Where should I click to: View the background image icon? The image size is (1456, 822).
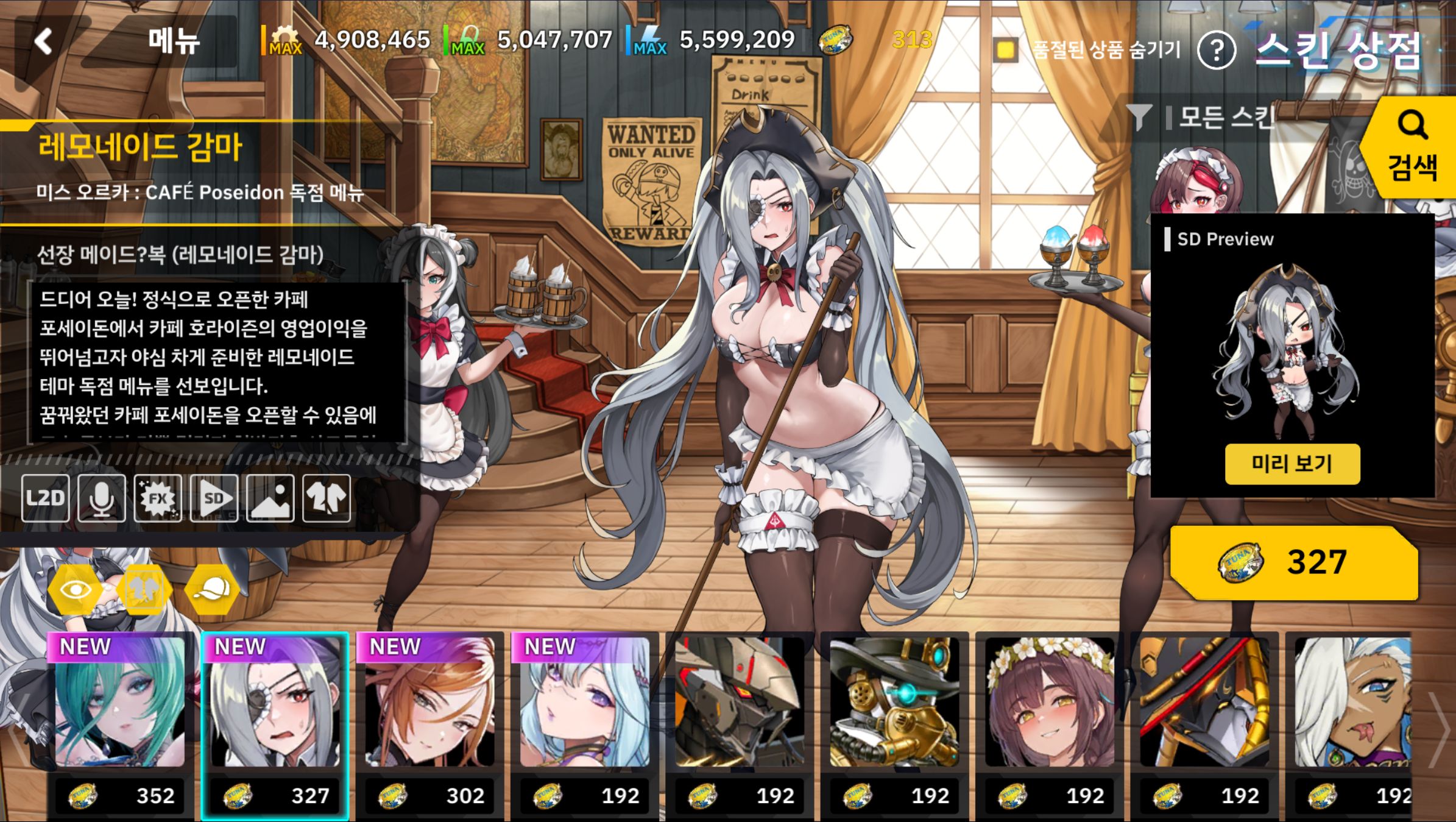pyautogui.click(x=270, y=498)
